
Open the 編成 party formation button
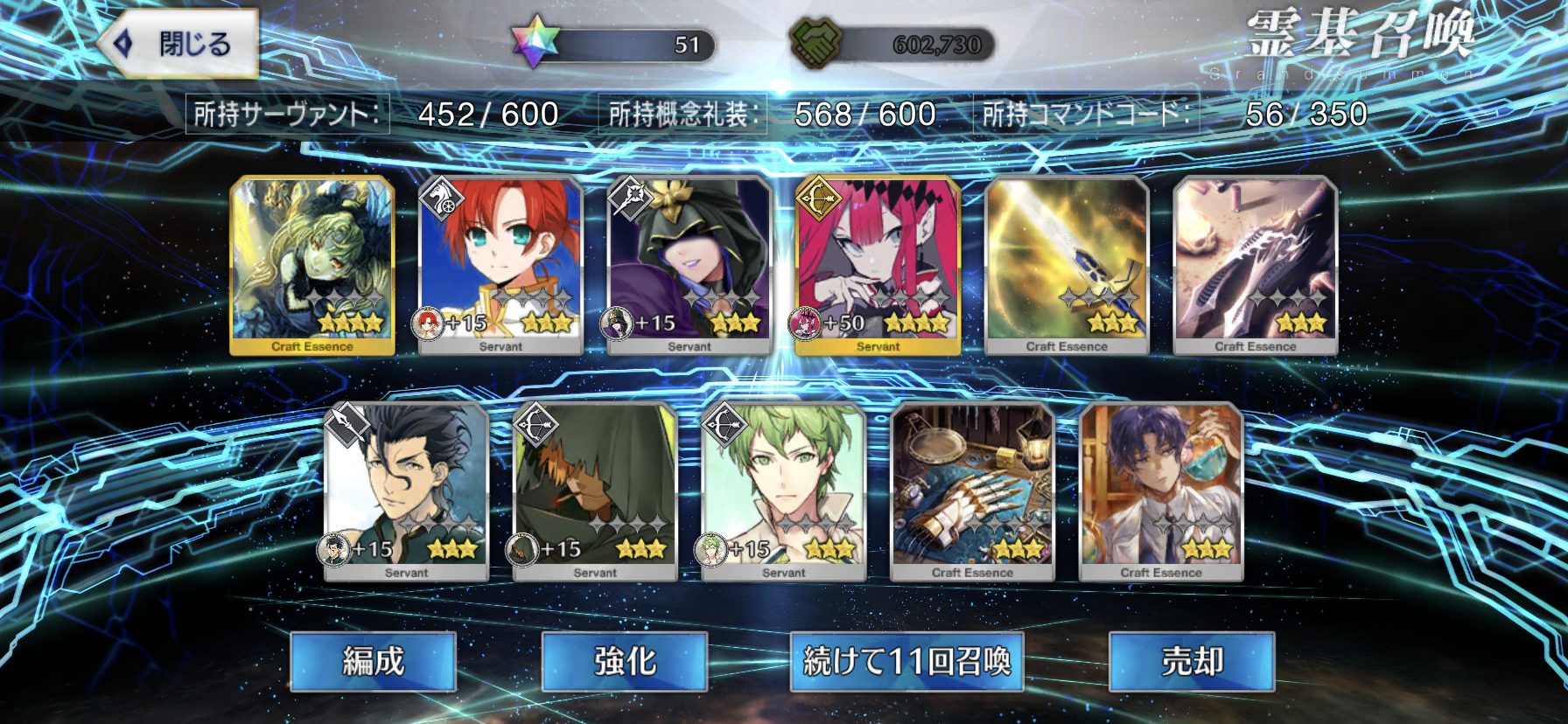point(374,662)
